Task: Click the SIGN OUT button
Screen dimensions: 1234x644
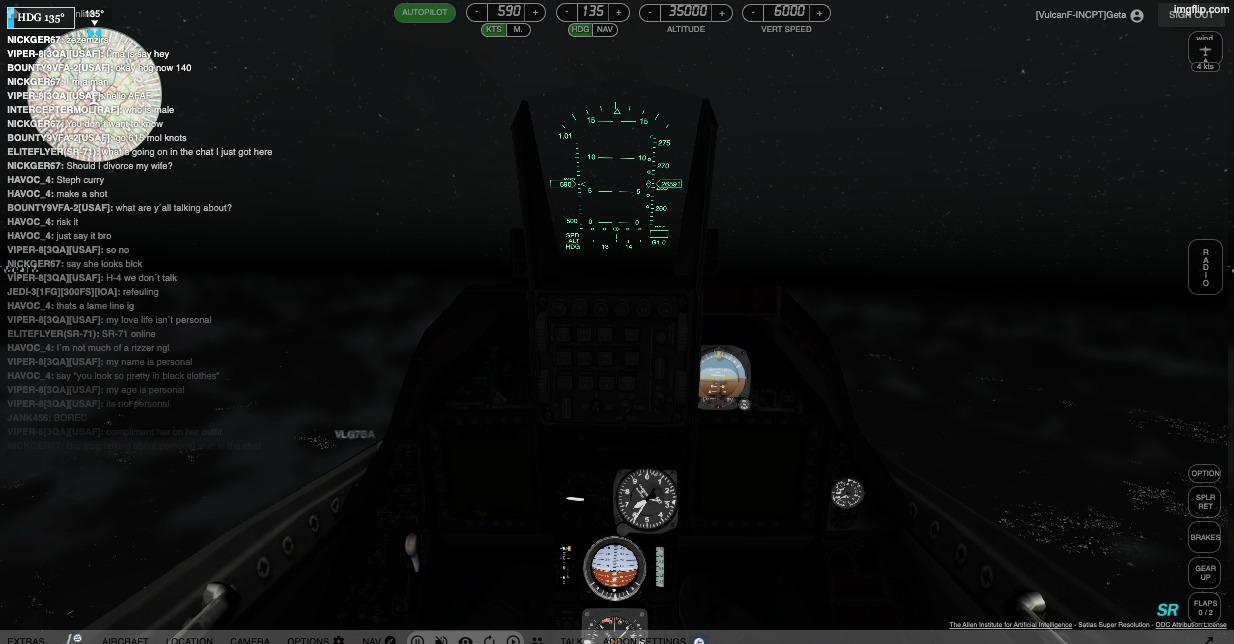Action: (x=1191, y=15)
